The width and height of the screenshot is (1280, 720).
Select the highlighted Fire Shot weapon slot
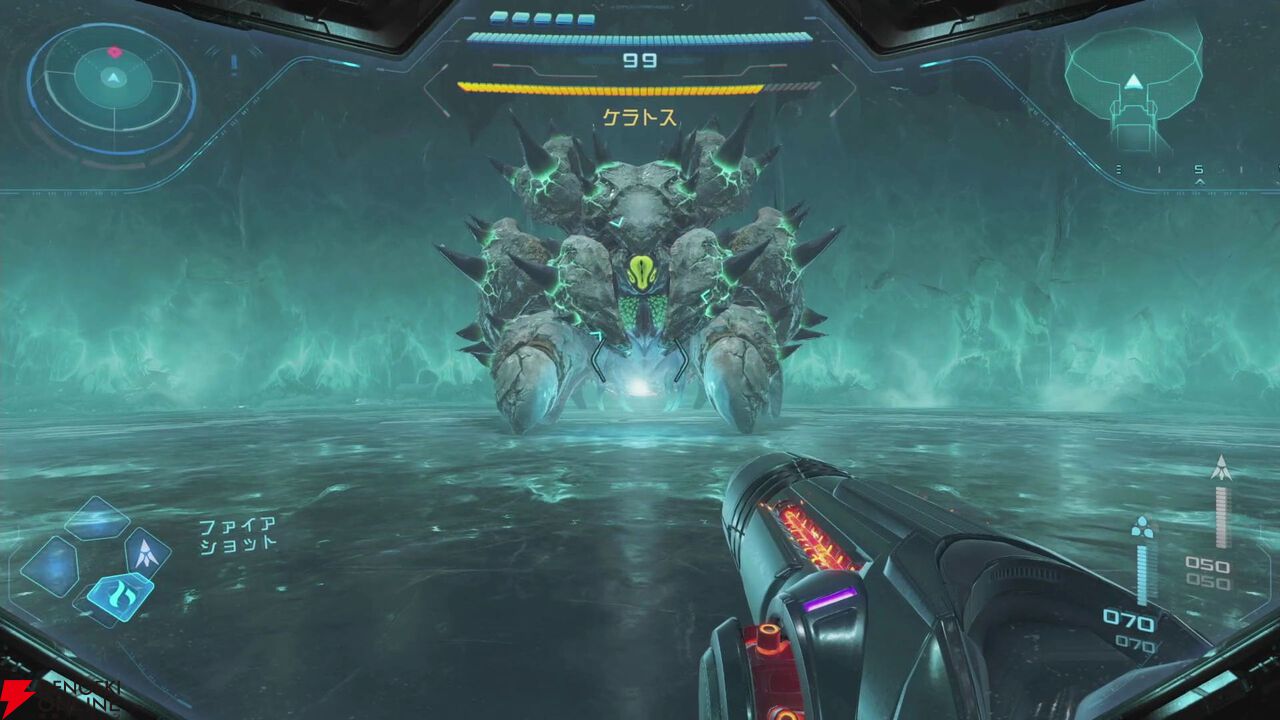(x=119, y=597)
